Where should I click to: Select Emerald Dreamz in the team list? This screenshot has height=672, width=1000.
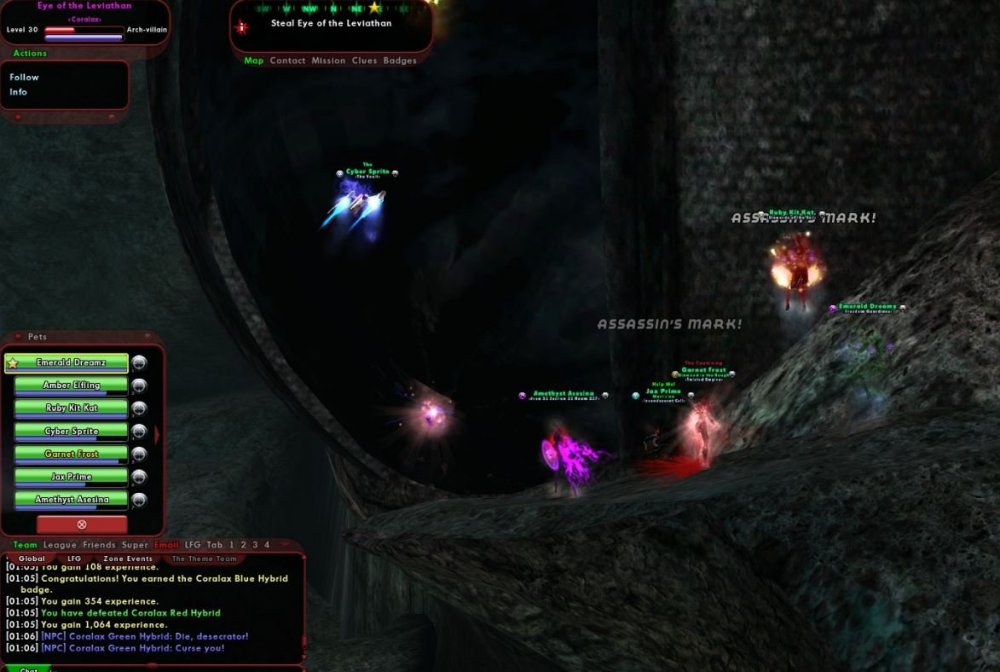(70, 363)
